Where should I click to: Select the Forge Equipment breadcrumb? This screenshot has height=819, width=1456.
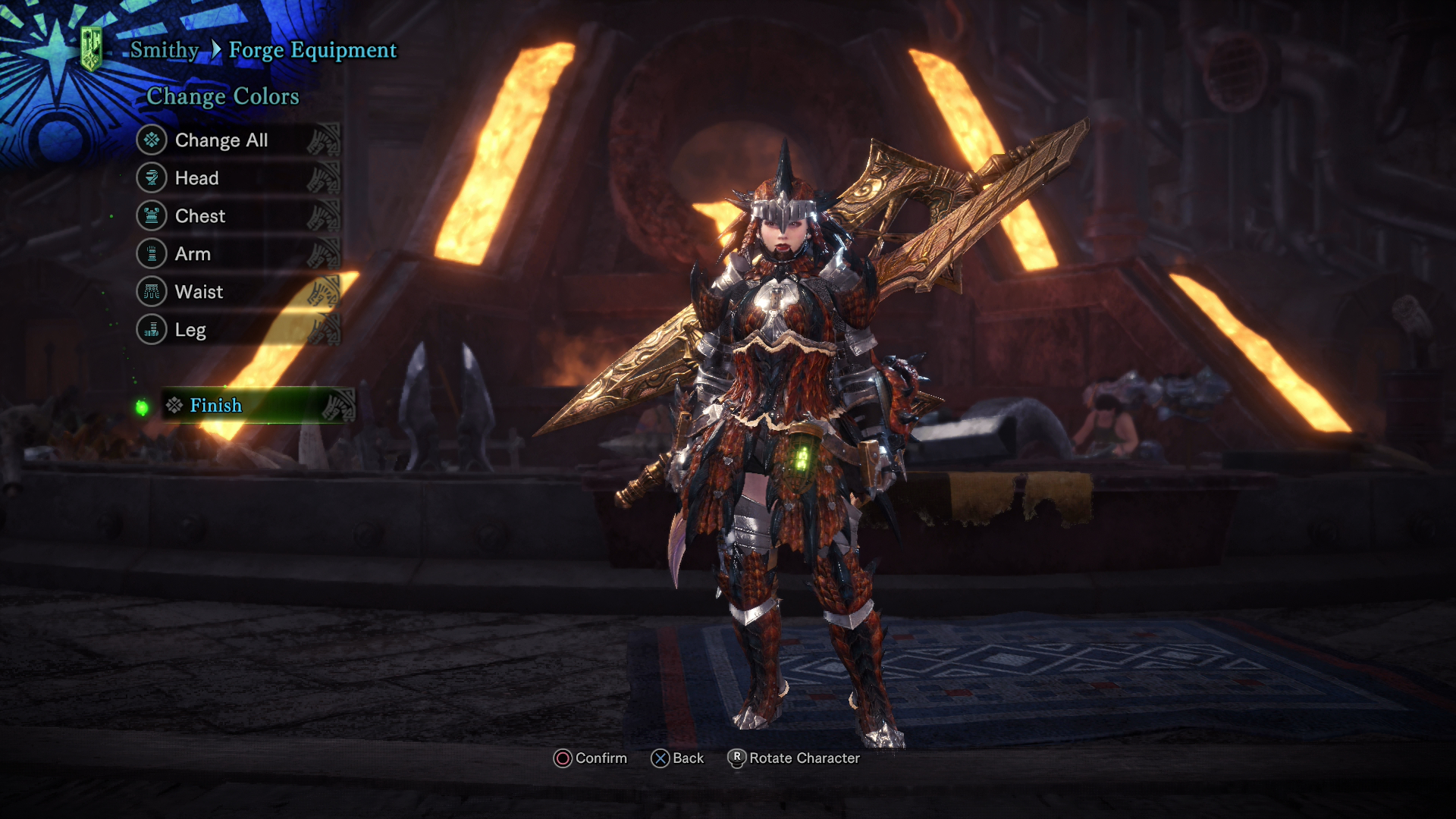tap(312, 50)
